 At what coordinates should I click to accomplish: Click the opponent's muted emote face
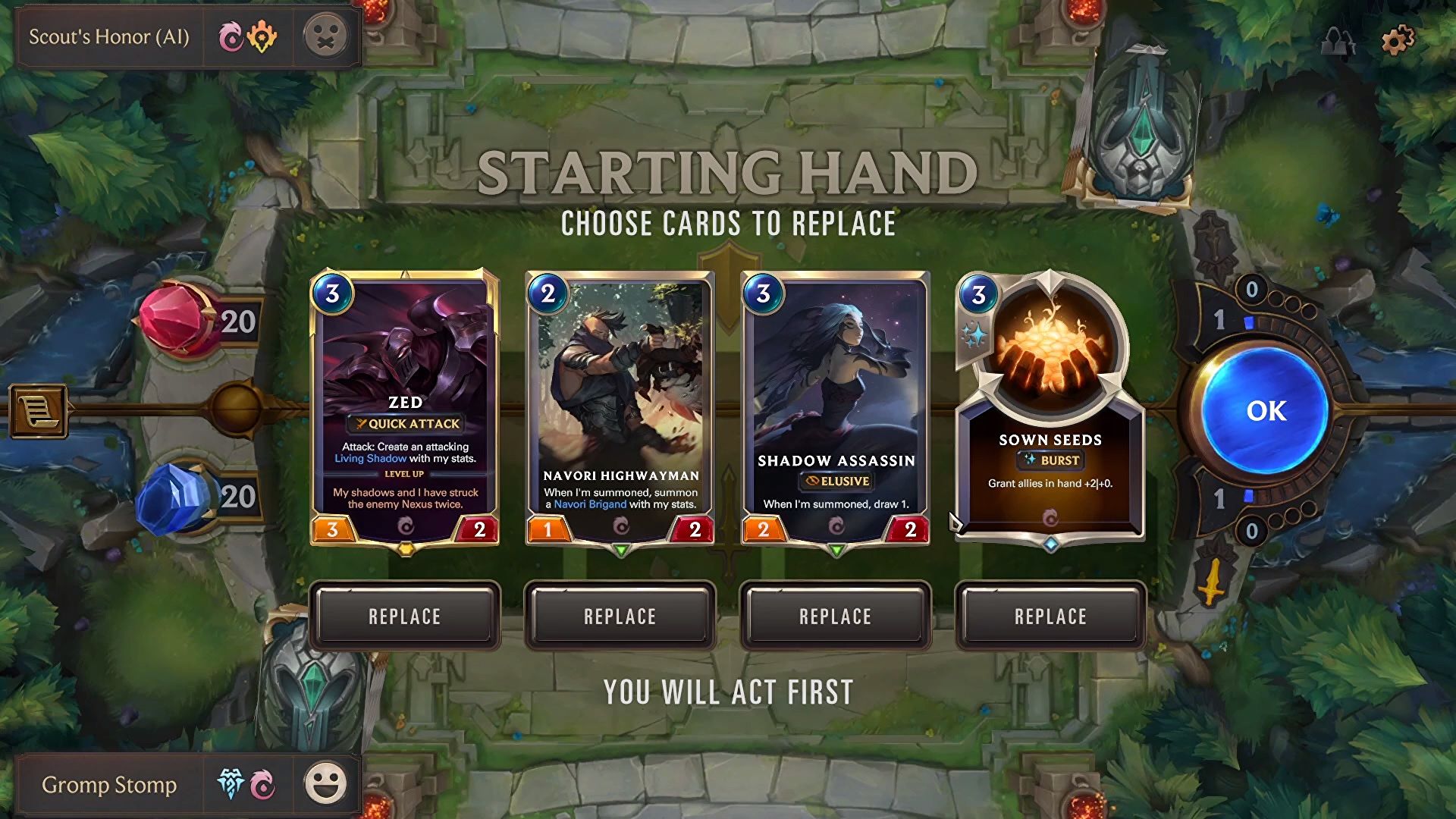pos(326,36)
